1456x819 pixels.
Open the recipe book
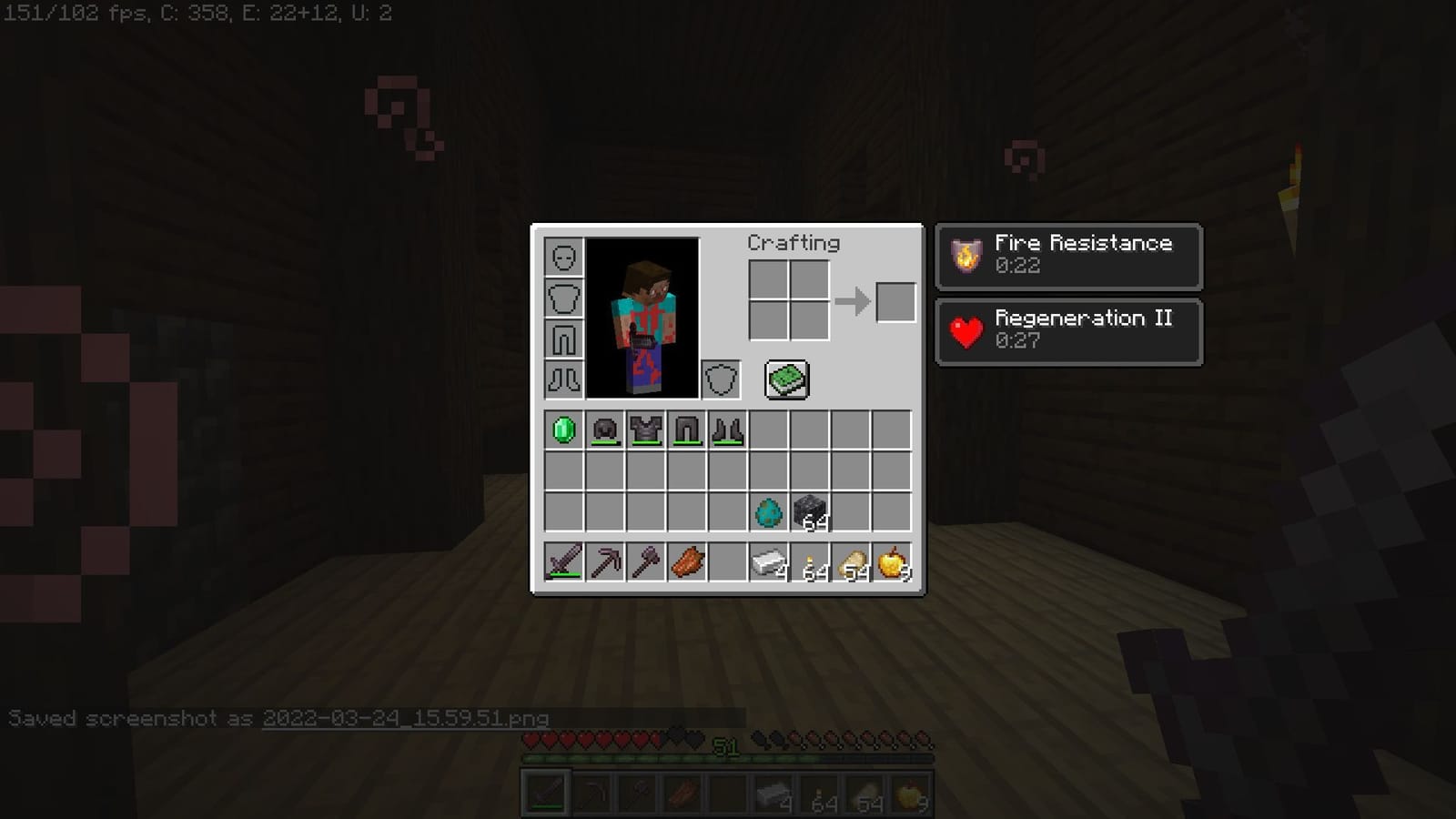tap(785, 379)
